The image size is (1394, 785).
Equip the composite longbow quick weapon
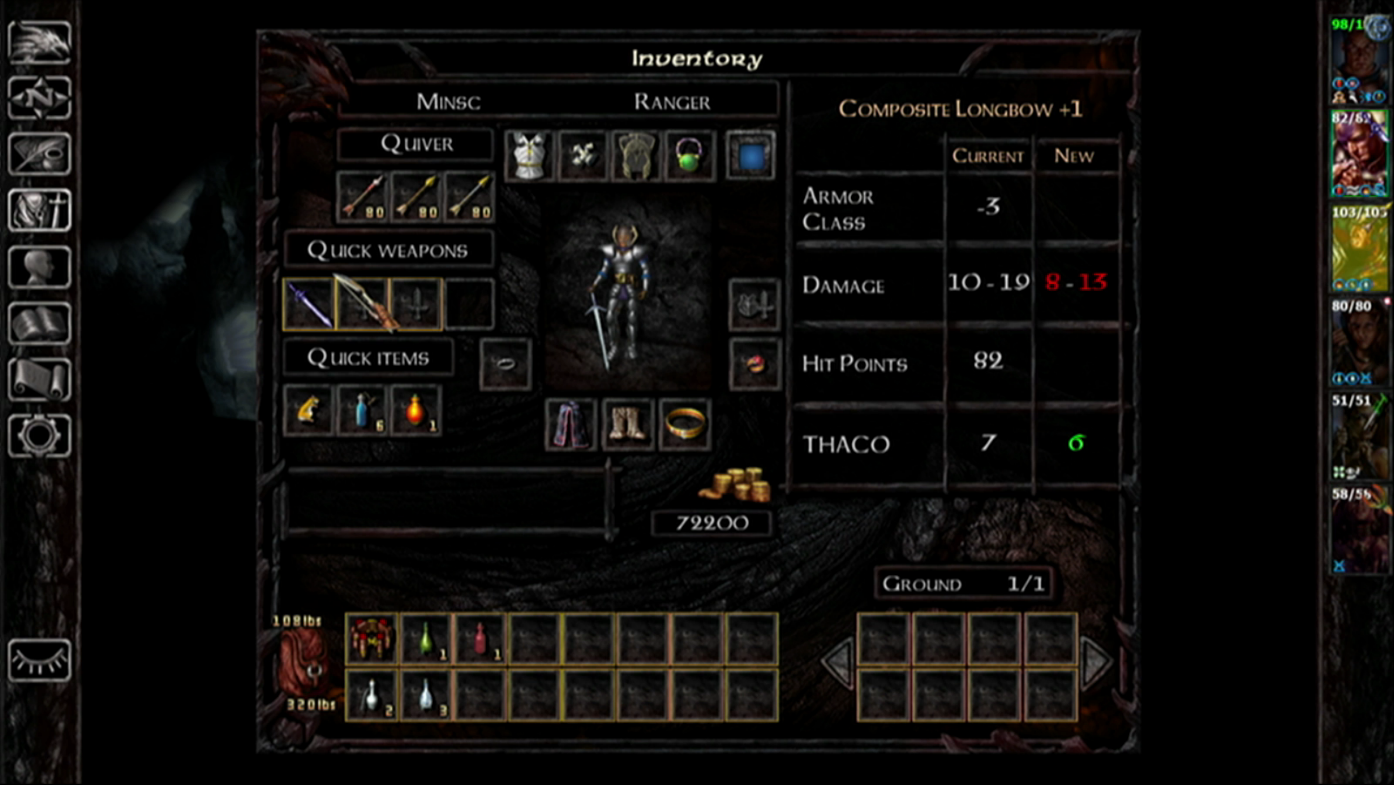363,304
